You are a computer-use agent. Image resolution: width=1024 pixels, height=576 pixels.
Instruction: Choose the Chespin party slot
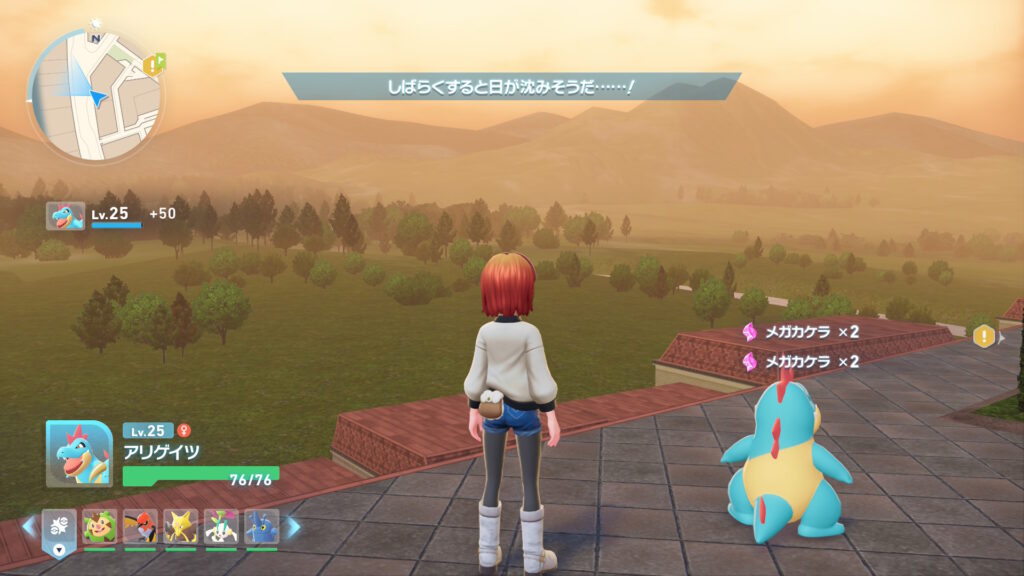tap(100, 526)
